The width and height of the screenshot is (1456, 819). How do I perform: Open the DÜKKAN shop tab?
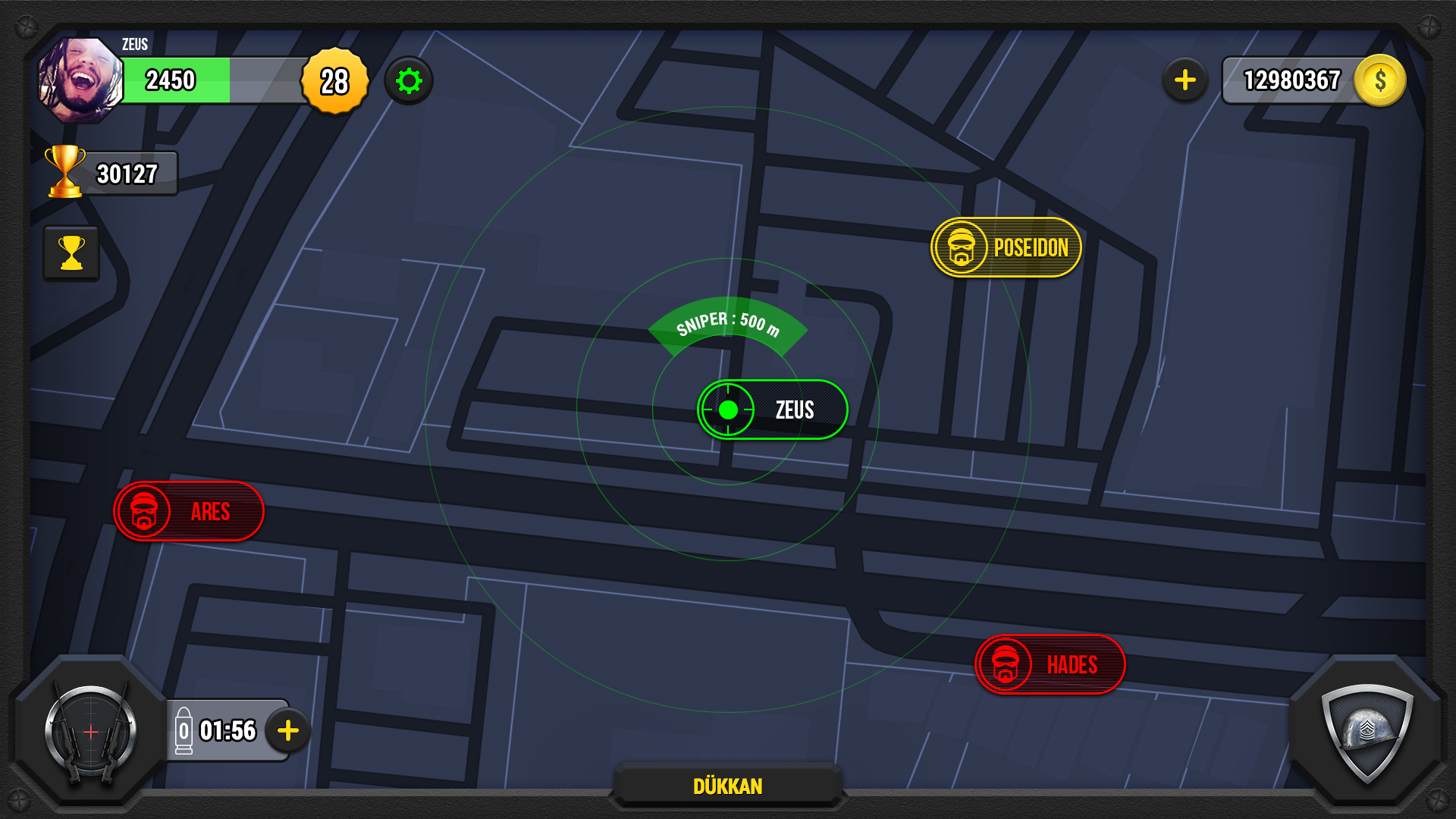point(728,786)
